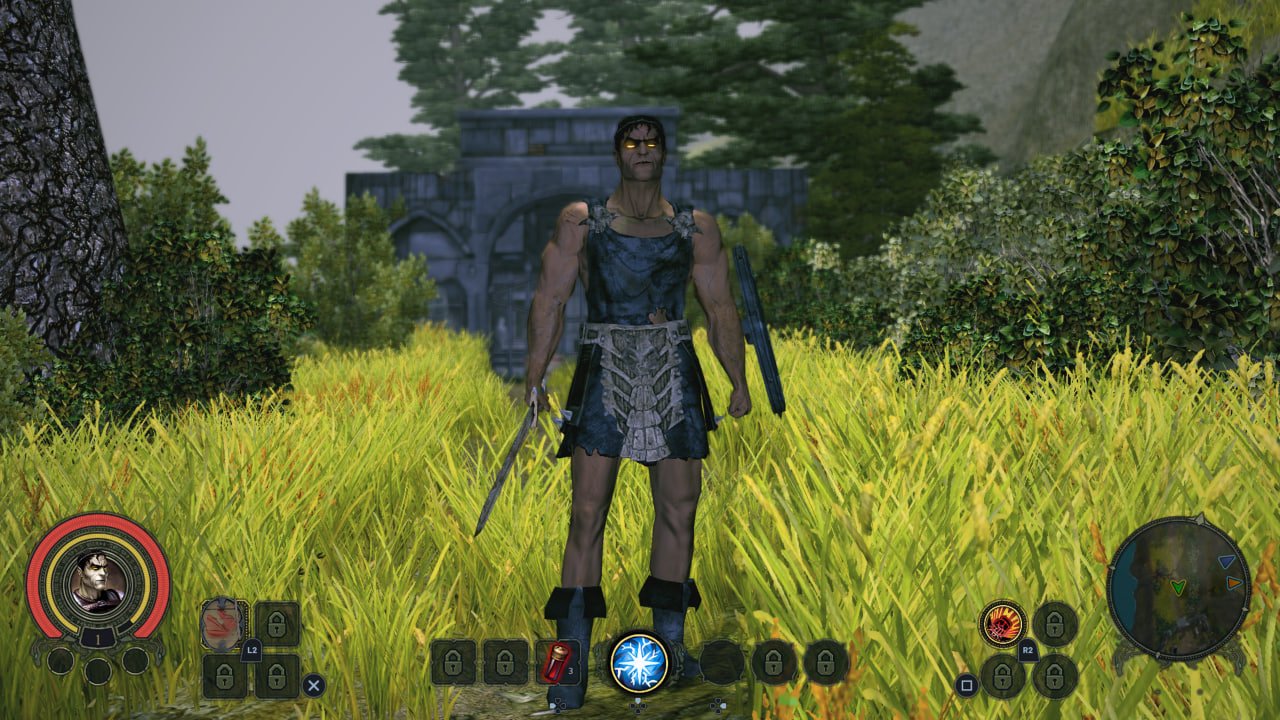Screen dimensions: 1280x720
Task: Click the blue arrow marker on minimap
Action: (x=1226, y=562)
